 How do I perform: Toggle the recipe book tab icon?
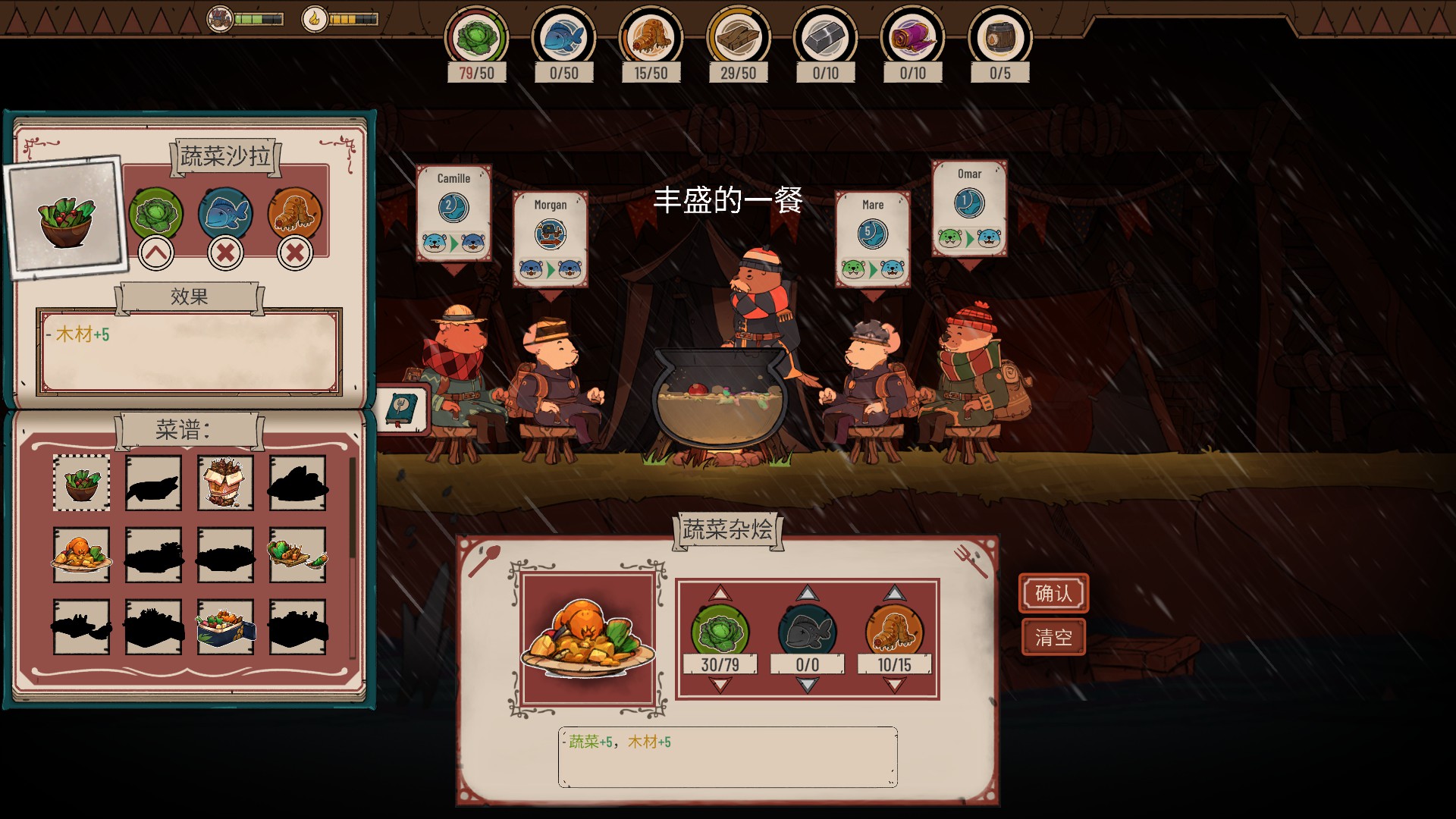coord(402,409)
